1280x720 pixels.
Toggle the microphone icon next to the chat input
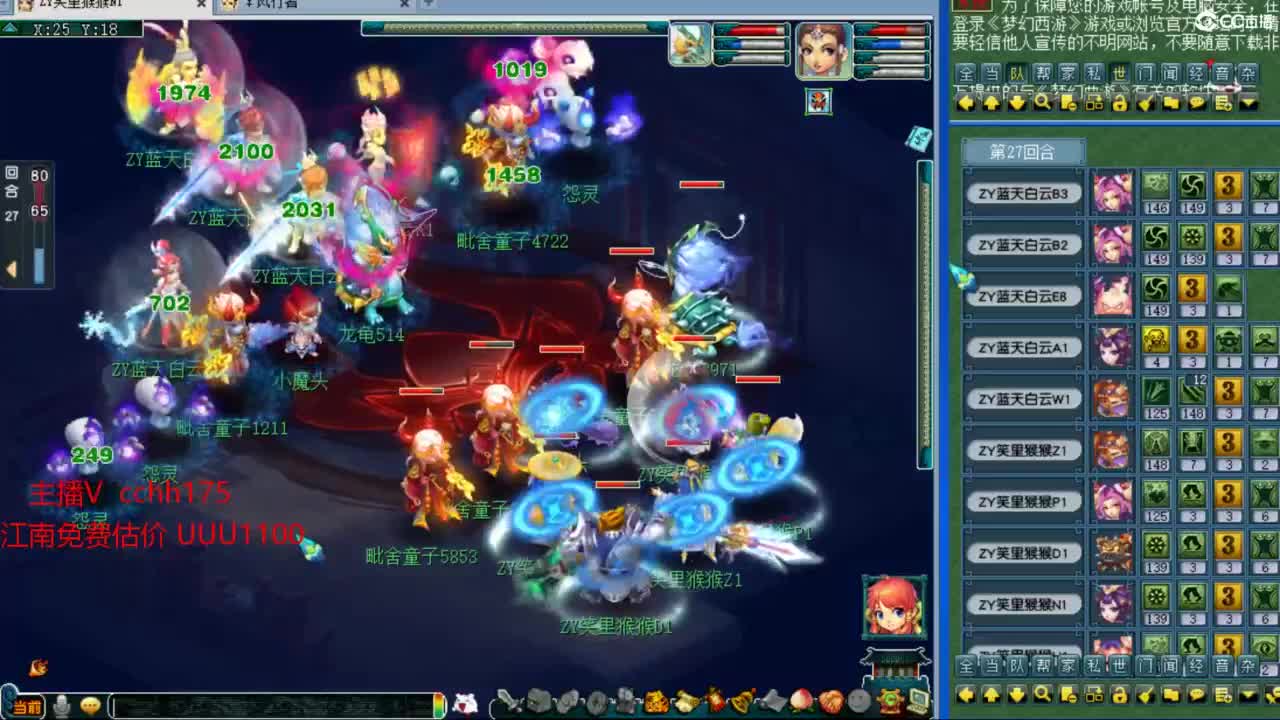coord(61,704)
